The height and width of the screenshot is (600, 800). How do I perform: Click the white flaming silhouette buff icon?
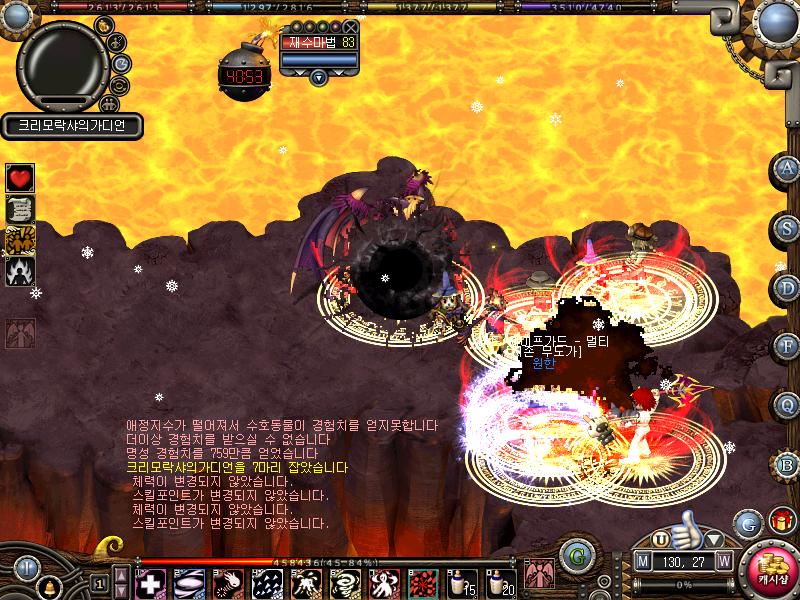coord(20,270)
